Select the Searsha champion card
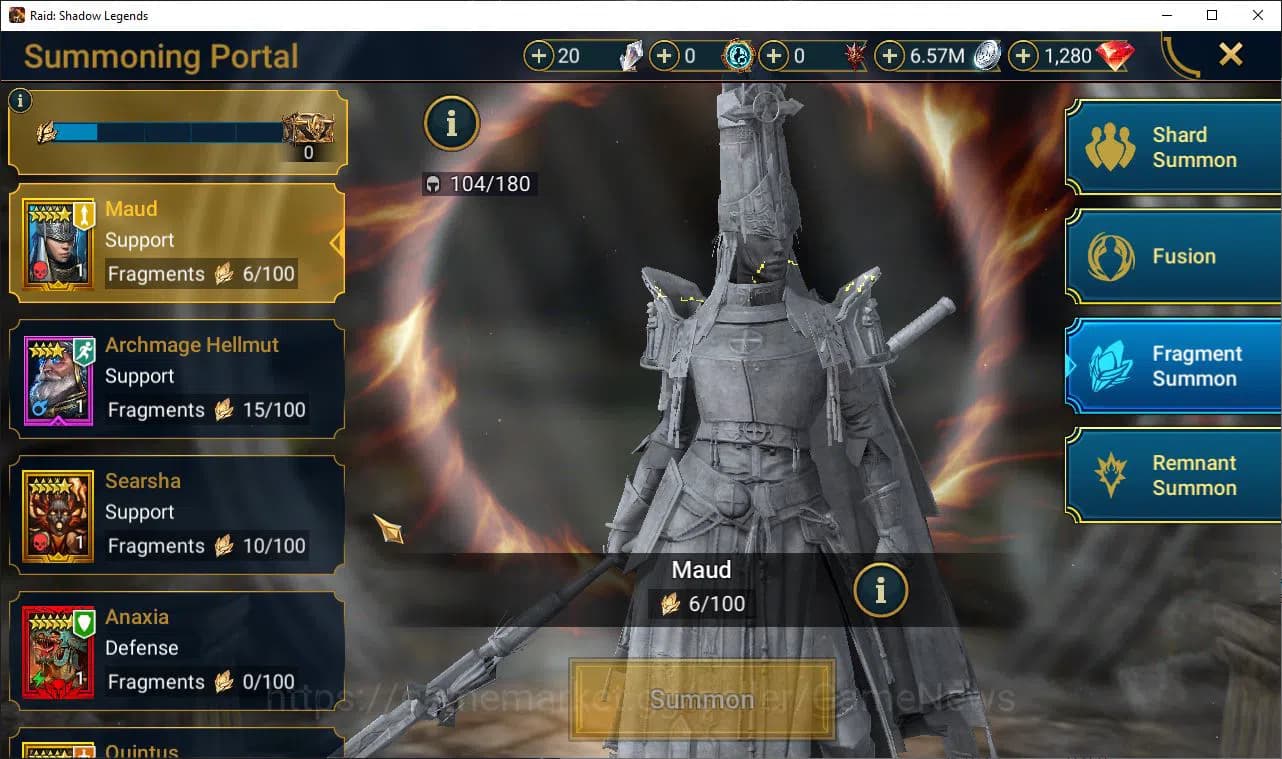Viewport: 1282px width, 759px height. tap(175, 514)
